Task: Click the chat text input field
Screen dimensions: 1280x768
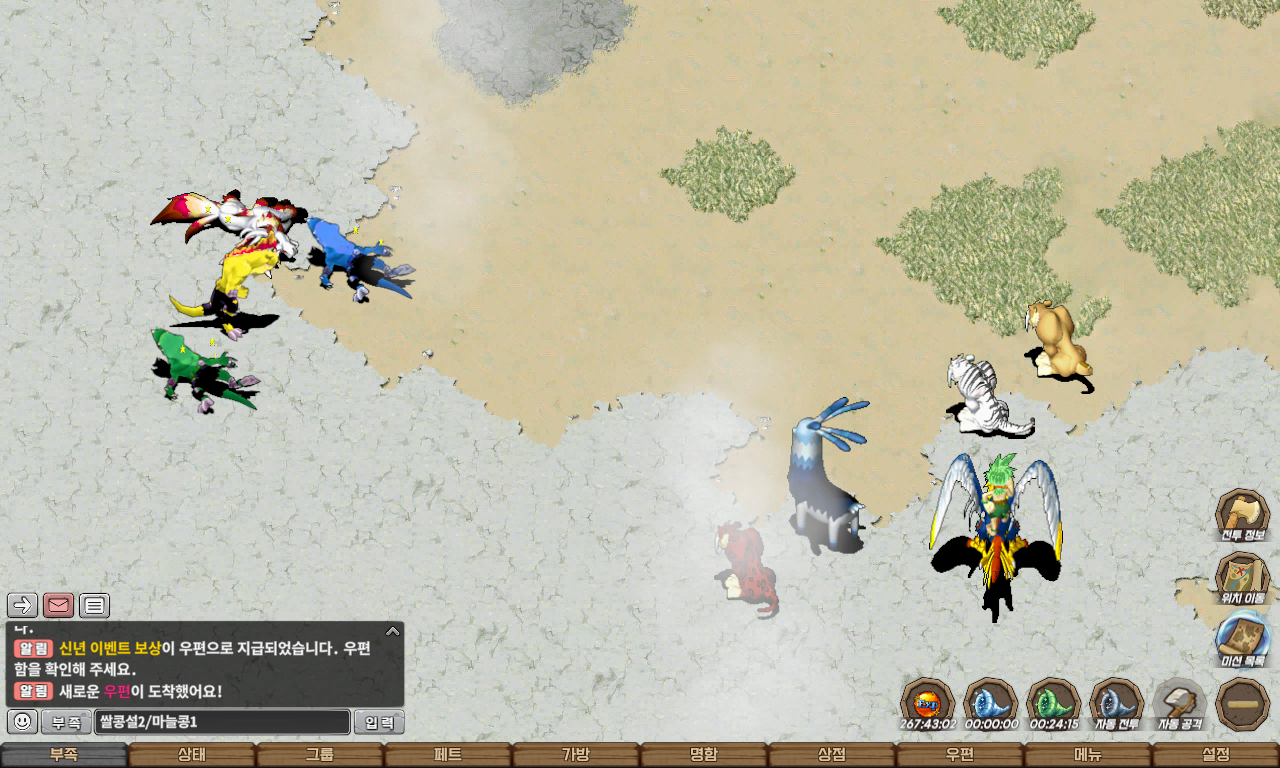Action: [x=222, y=722]
